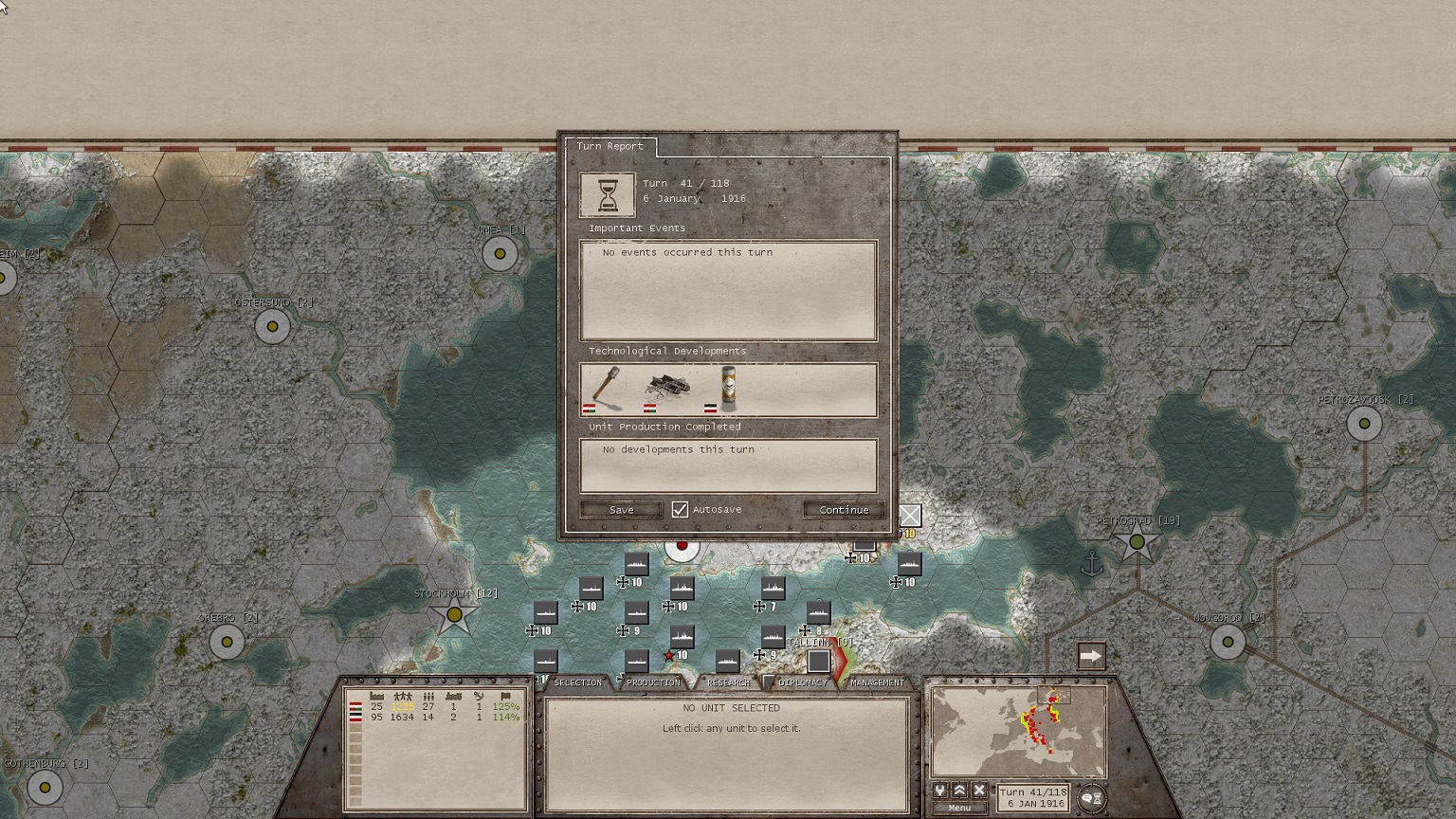Save the game from the Turn Report
The width and height of the screenshot is (1456, 819).
(x=621, y=510)
